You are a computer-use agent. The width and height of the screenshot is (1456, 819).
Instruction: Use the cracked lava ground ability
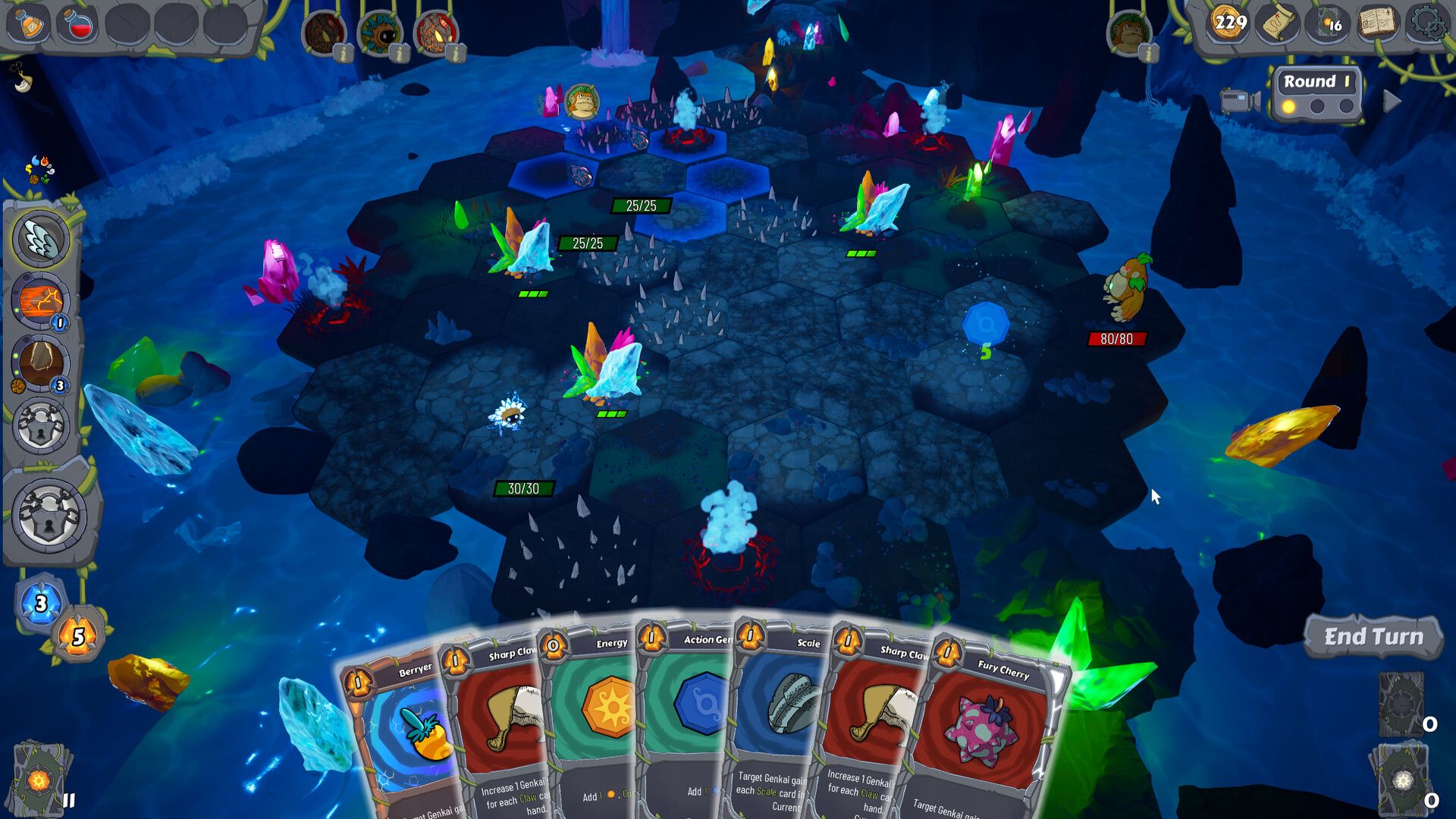point(41,301)
